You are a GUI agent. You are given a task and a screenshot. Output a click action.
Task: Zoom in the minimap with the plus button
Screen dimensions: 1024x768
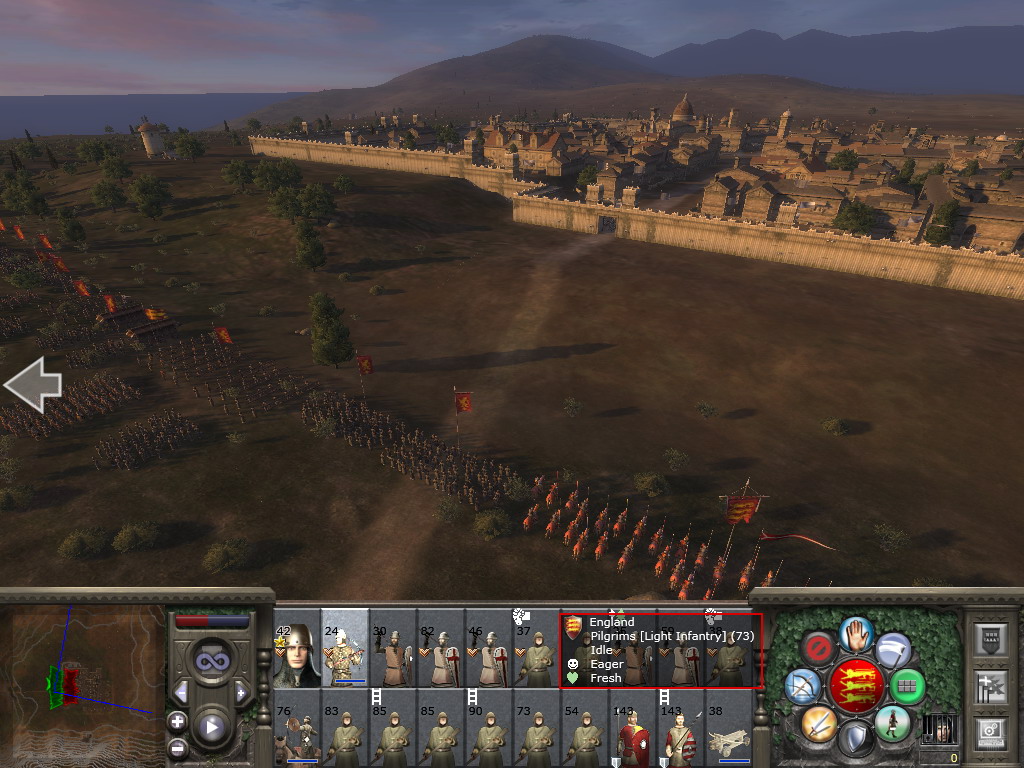(178, 721)
